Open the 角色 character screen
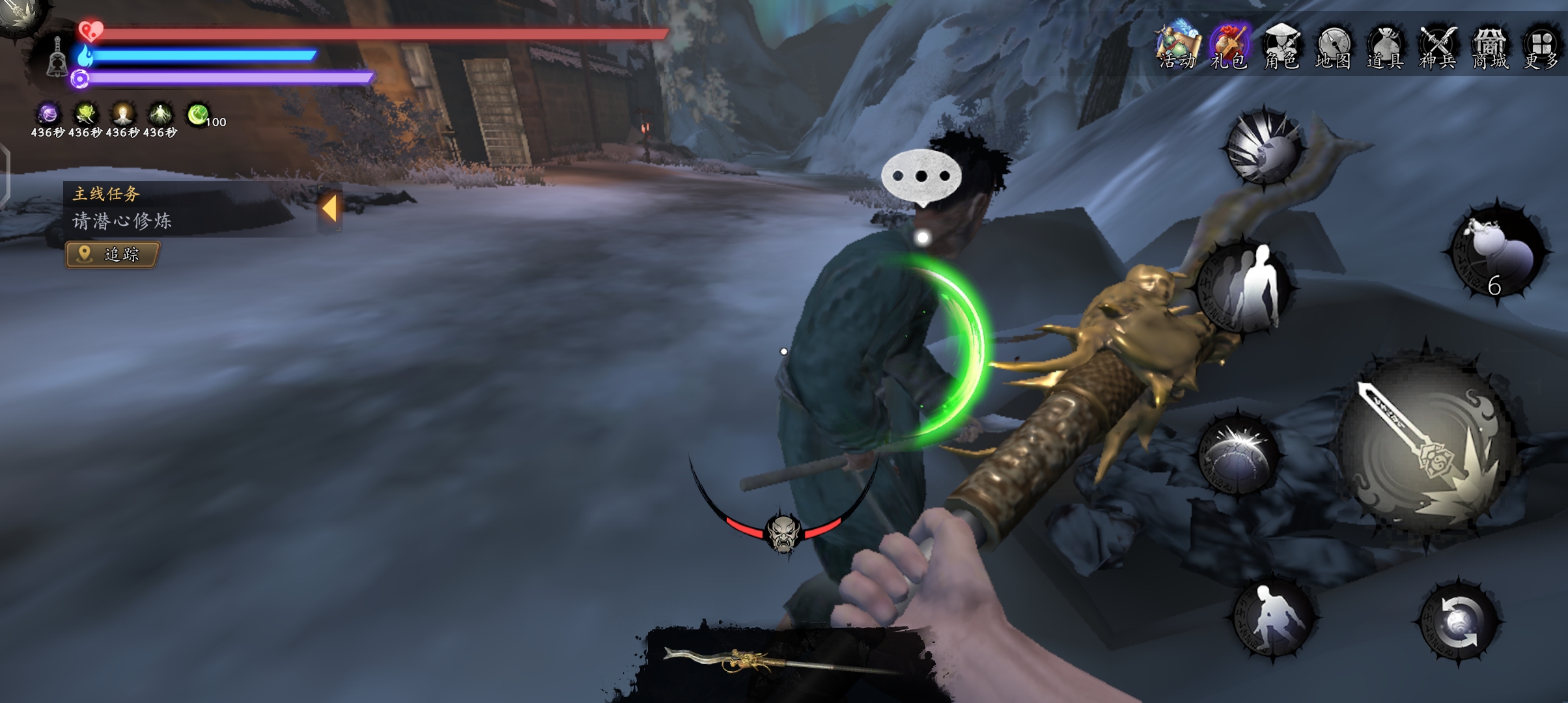The image size is (1568, 703). pyautogui.click(x=1281, y=46)
